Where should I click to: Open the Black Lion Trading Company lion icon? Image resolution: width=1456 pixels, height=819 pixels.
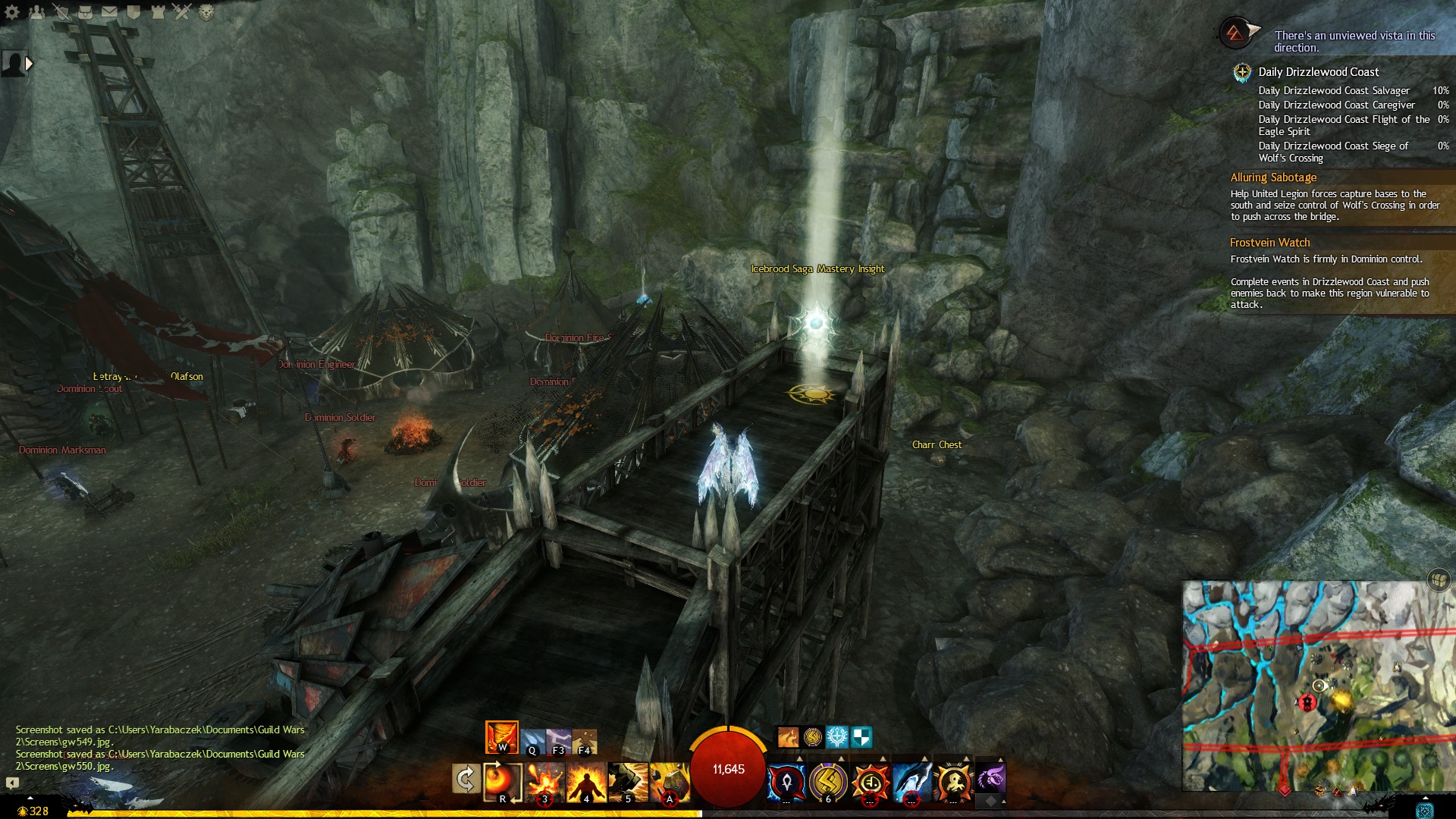tap(206, 11)
